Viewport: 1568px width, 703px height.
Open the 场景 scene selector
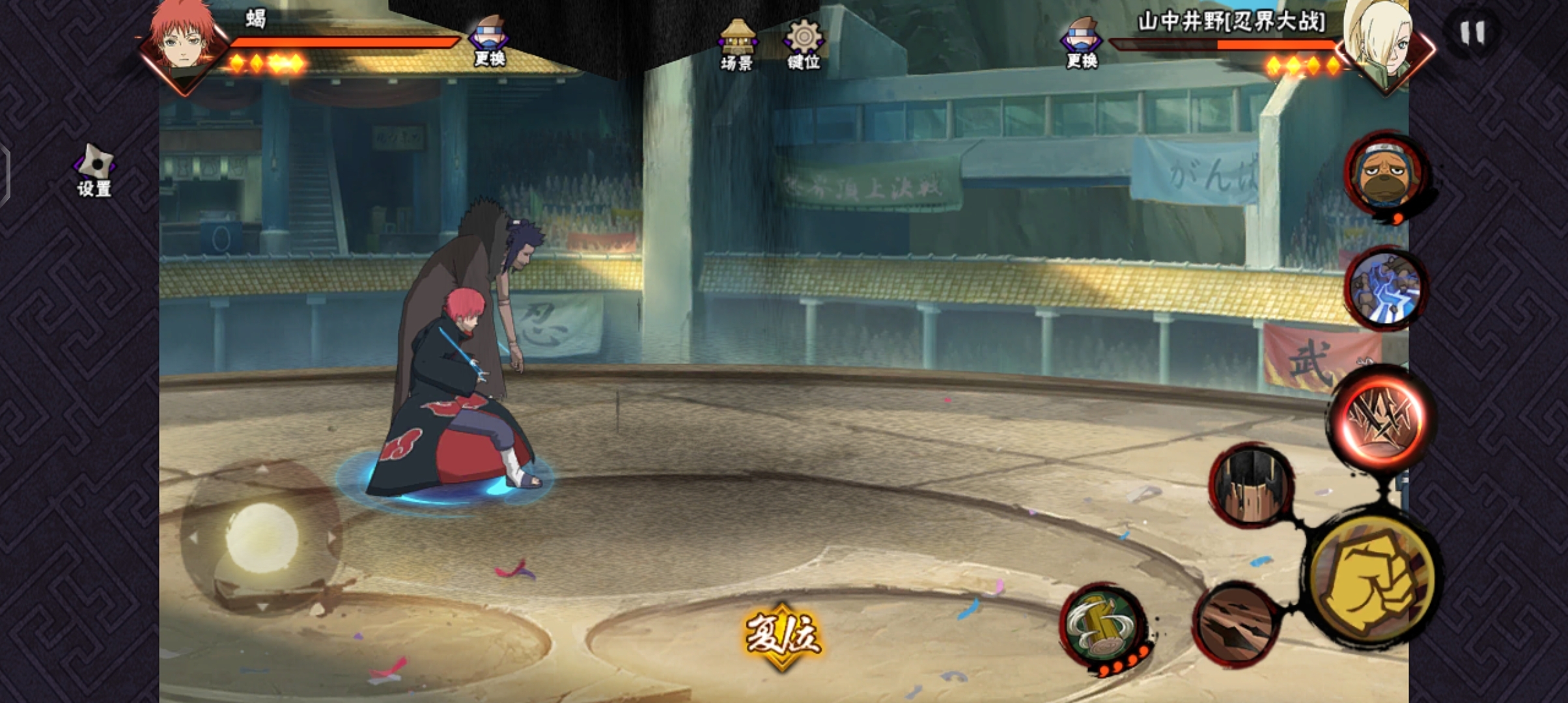pos(737,44)
